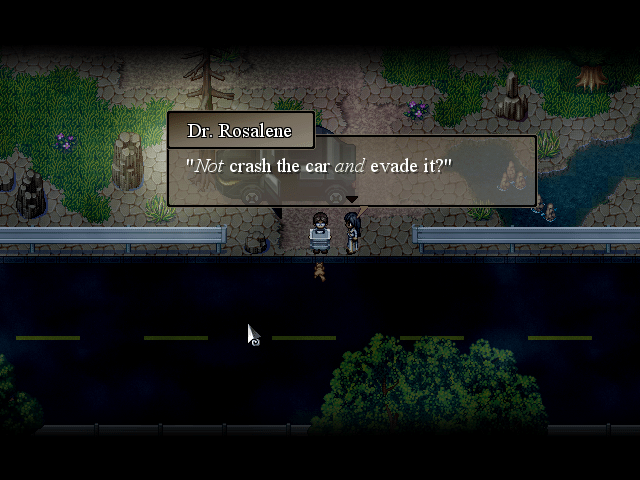640x480 pixels.
Task: Advance dialogue via the down arrow indicator
Action: [x=351, y=200]
